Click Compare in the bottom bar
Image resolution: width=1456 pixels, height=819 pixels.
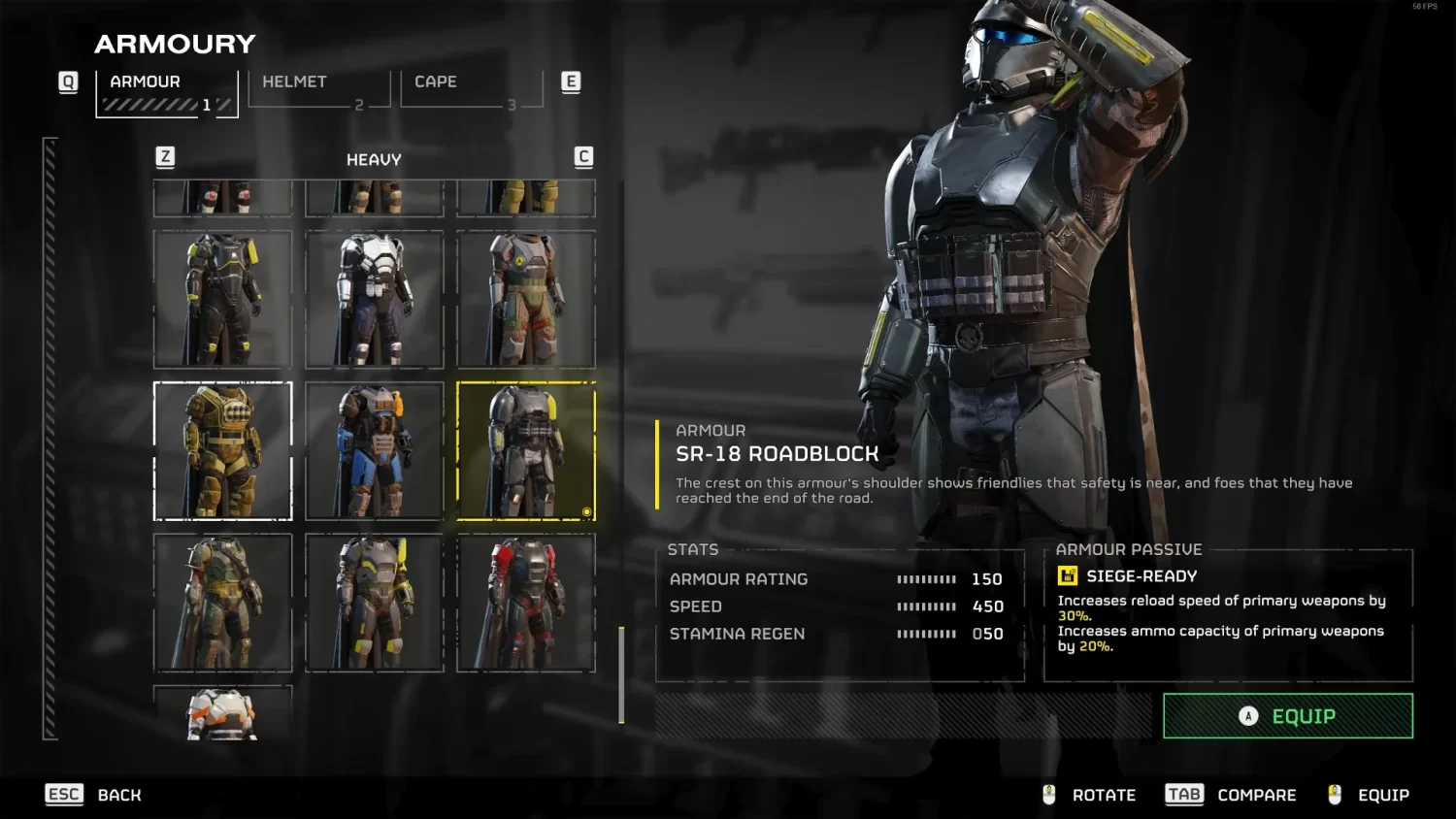1257,794
